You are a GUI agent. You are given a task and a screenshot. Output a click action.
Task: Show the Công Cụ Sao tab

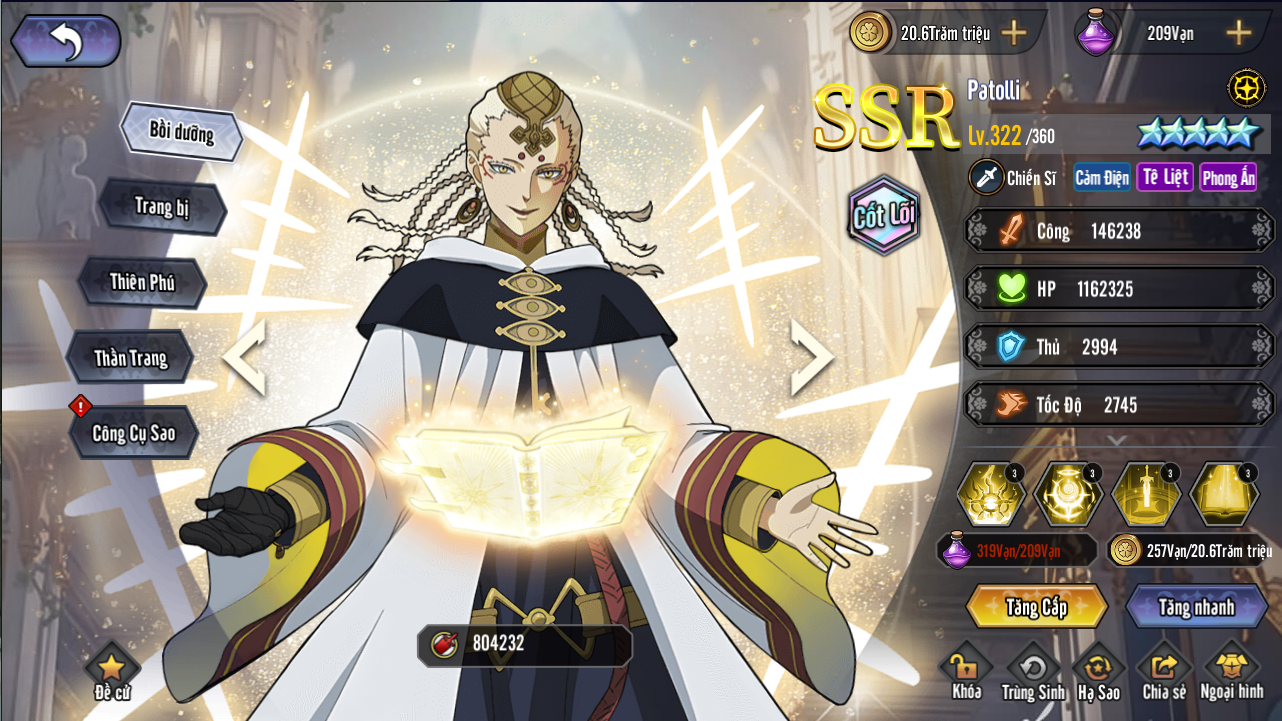133,433
